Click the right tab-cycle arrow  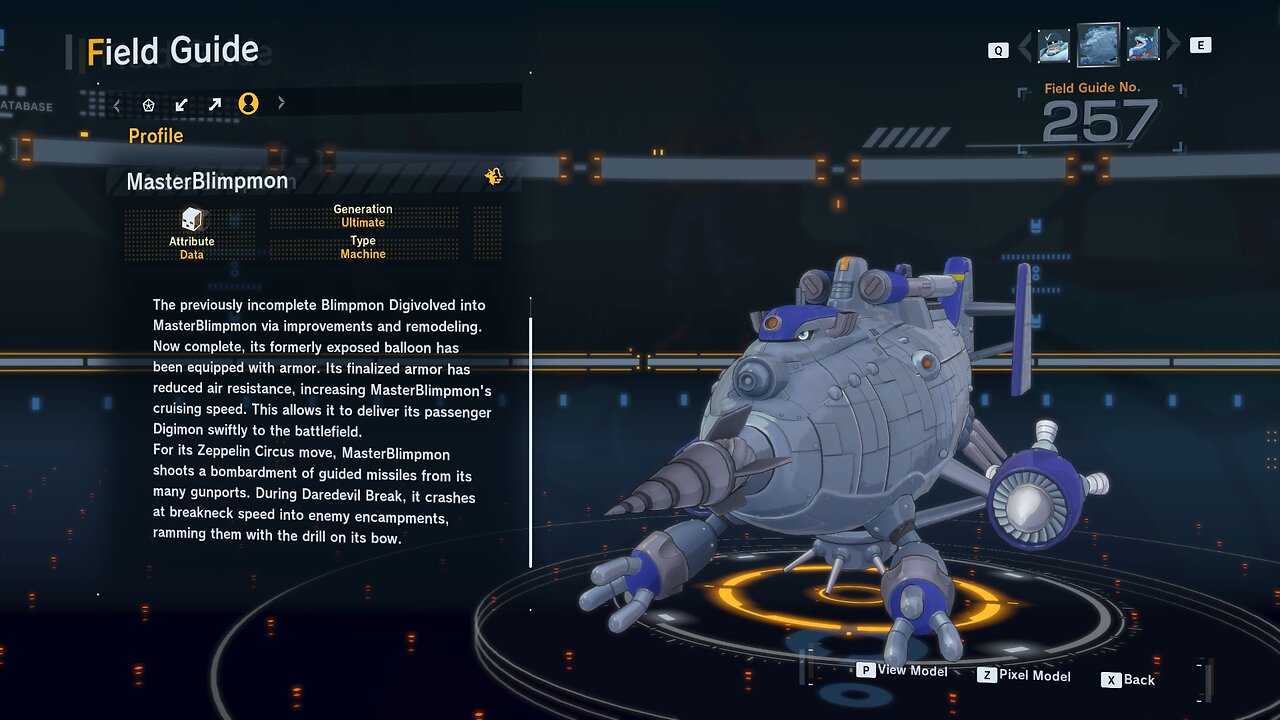pos(281,103)
